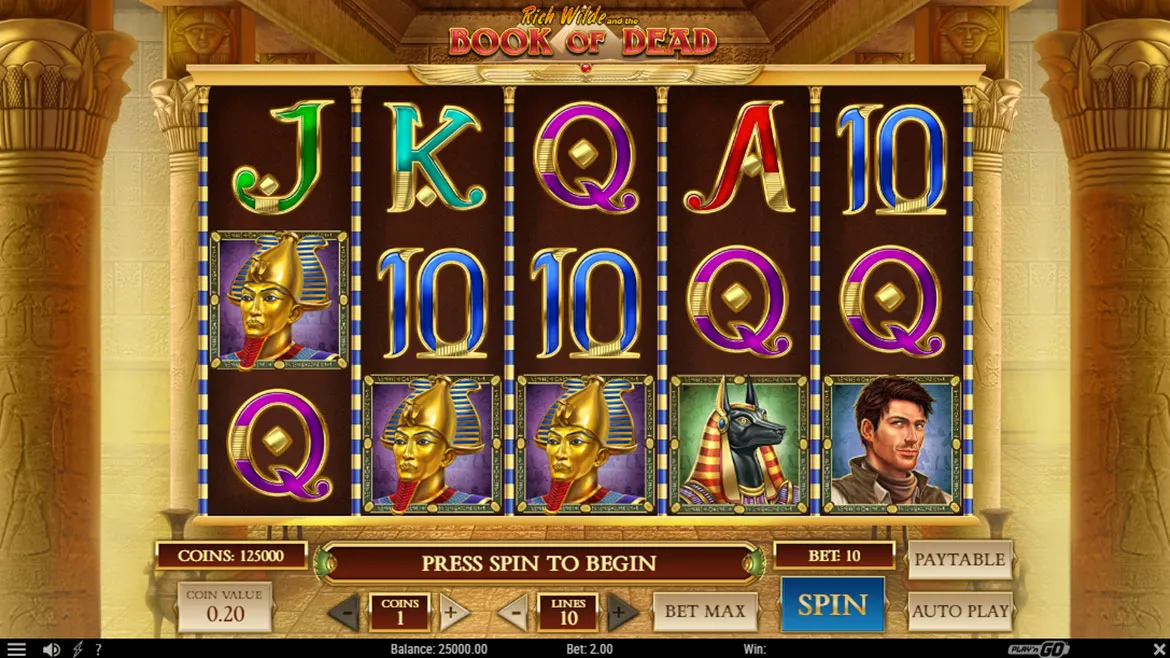Decrease coins with the minus arrow

click(346, 612)
